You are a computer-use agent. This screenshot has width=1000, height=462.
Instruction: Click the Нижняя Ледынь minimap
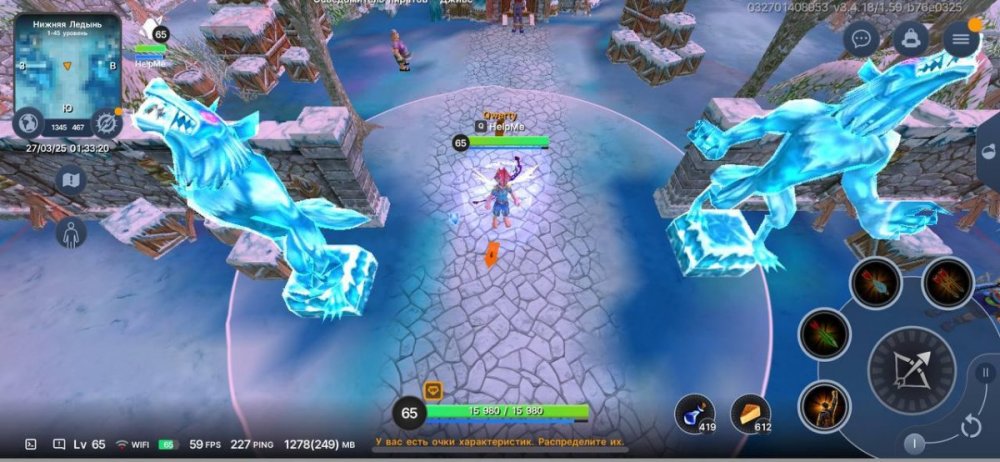(67, 66)
